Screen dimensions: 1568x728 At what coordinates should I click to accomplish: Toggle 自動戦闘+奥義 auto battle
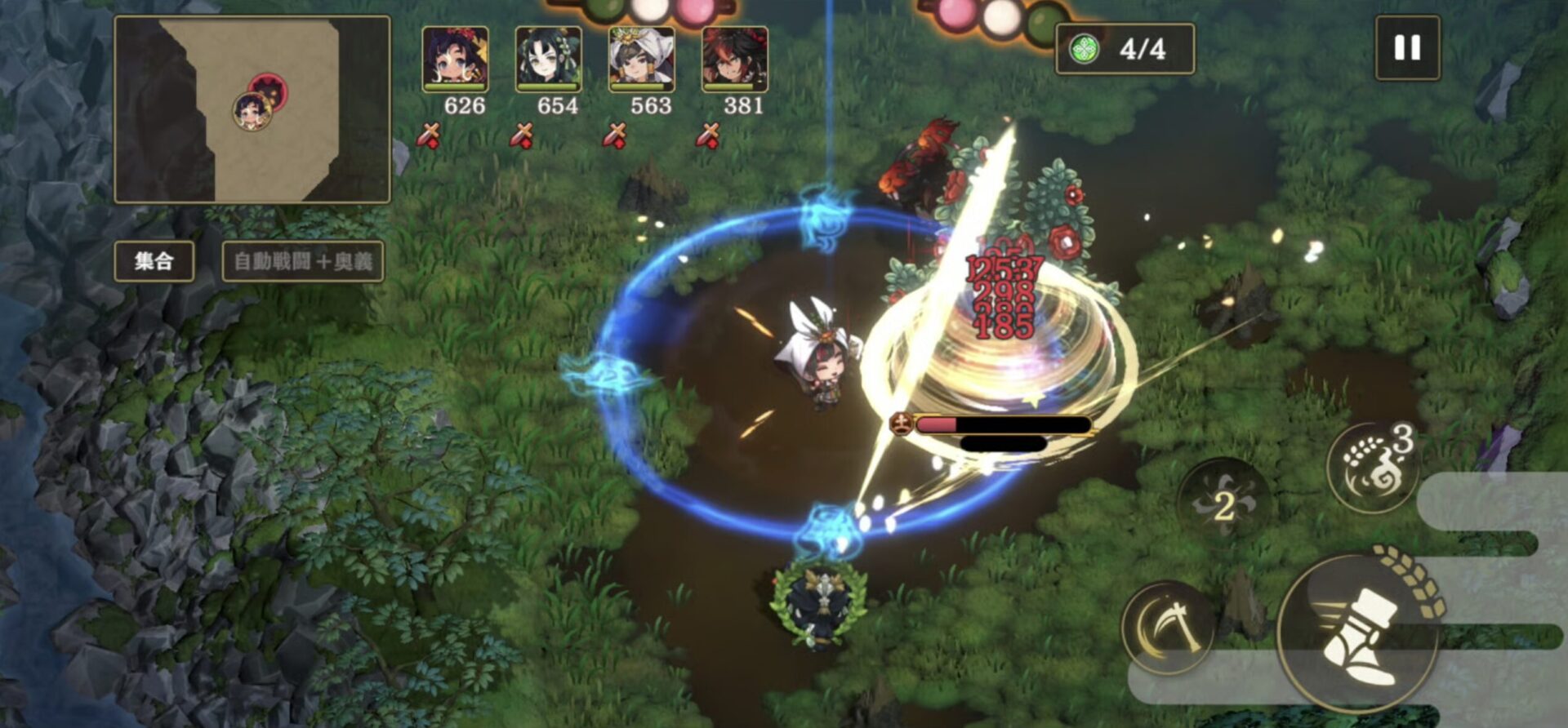point(303,261)
